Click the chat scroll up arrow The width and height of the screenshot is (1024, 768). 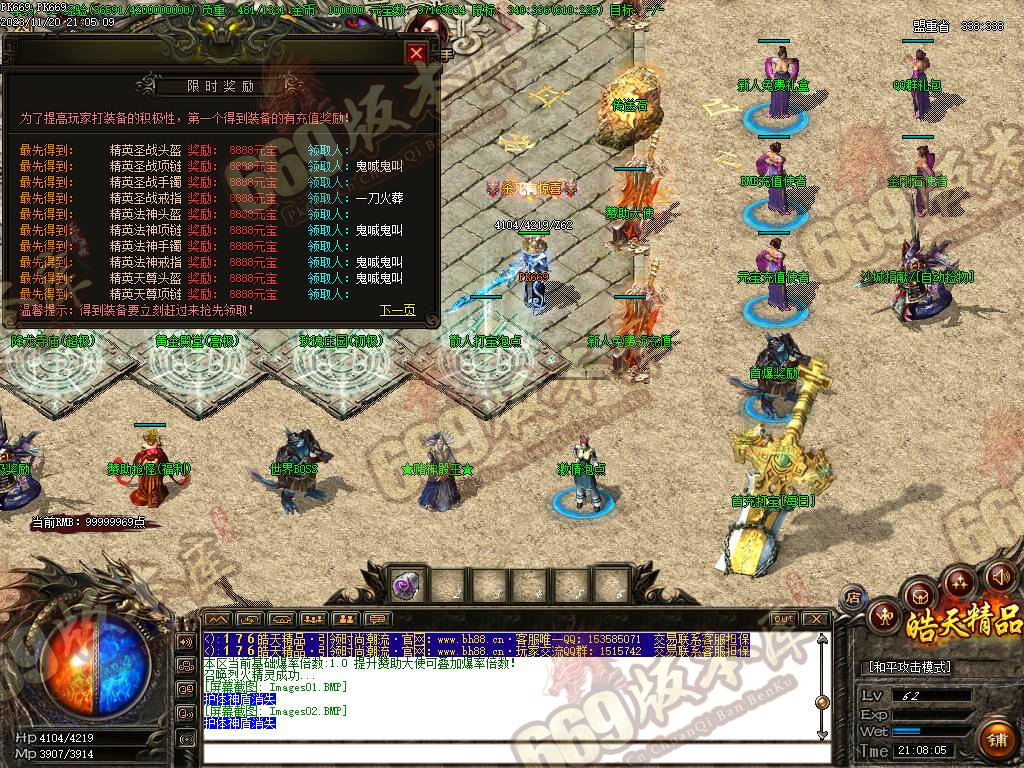pyautogui.click(x=822, y=640)
